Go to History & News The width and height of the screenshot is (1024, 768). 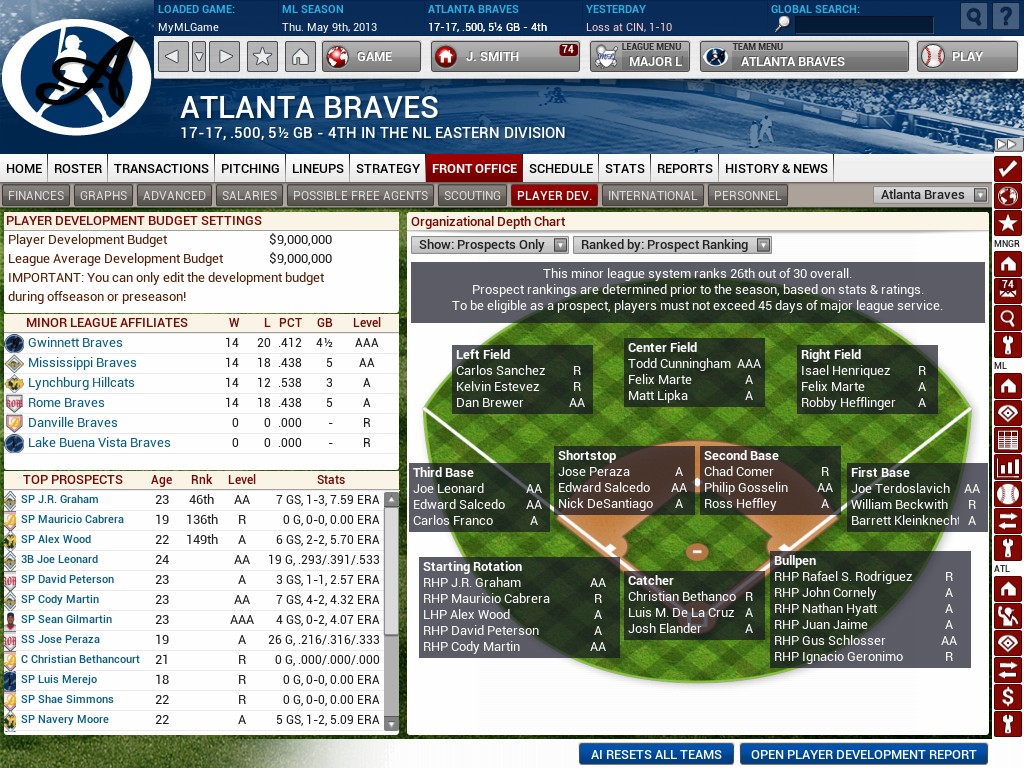[x=776, y=168]
